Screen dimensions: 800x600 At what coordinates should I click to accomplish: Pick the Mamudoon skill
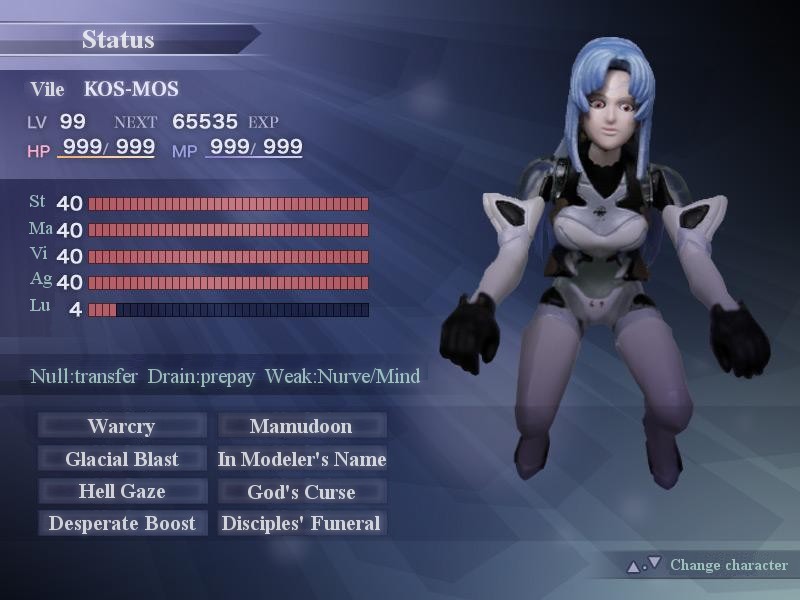coord(301,426)
